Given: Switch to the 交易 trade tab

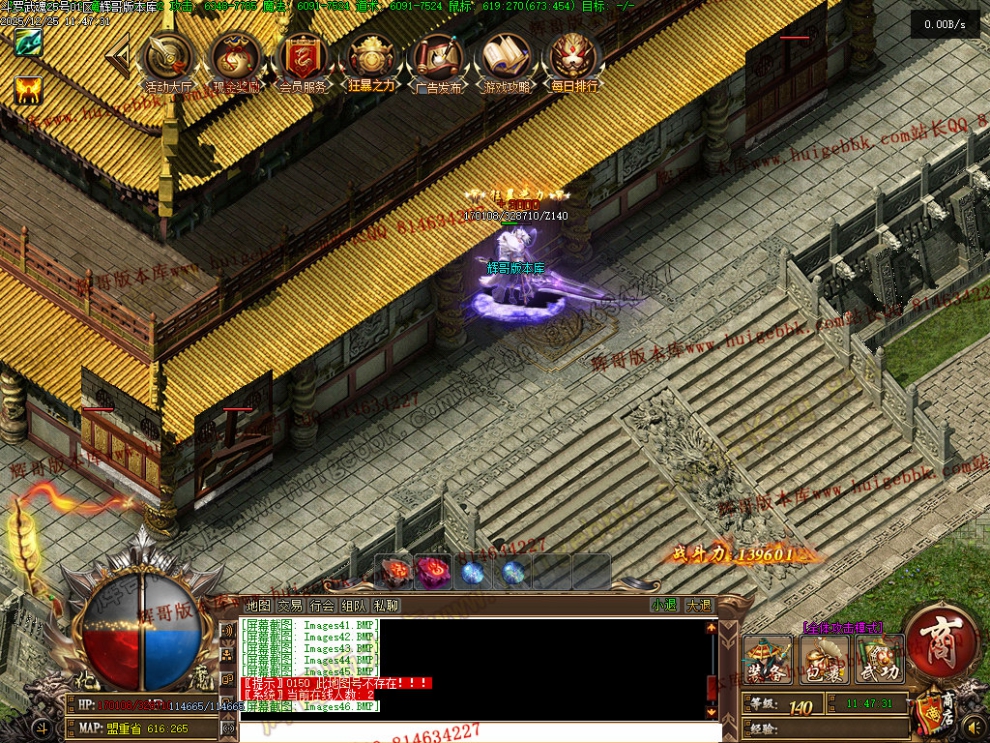Looking at the screenshot, I should click(290, 605).
